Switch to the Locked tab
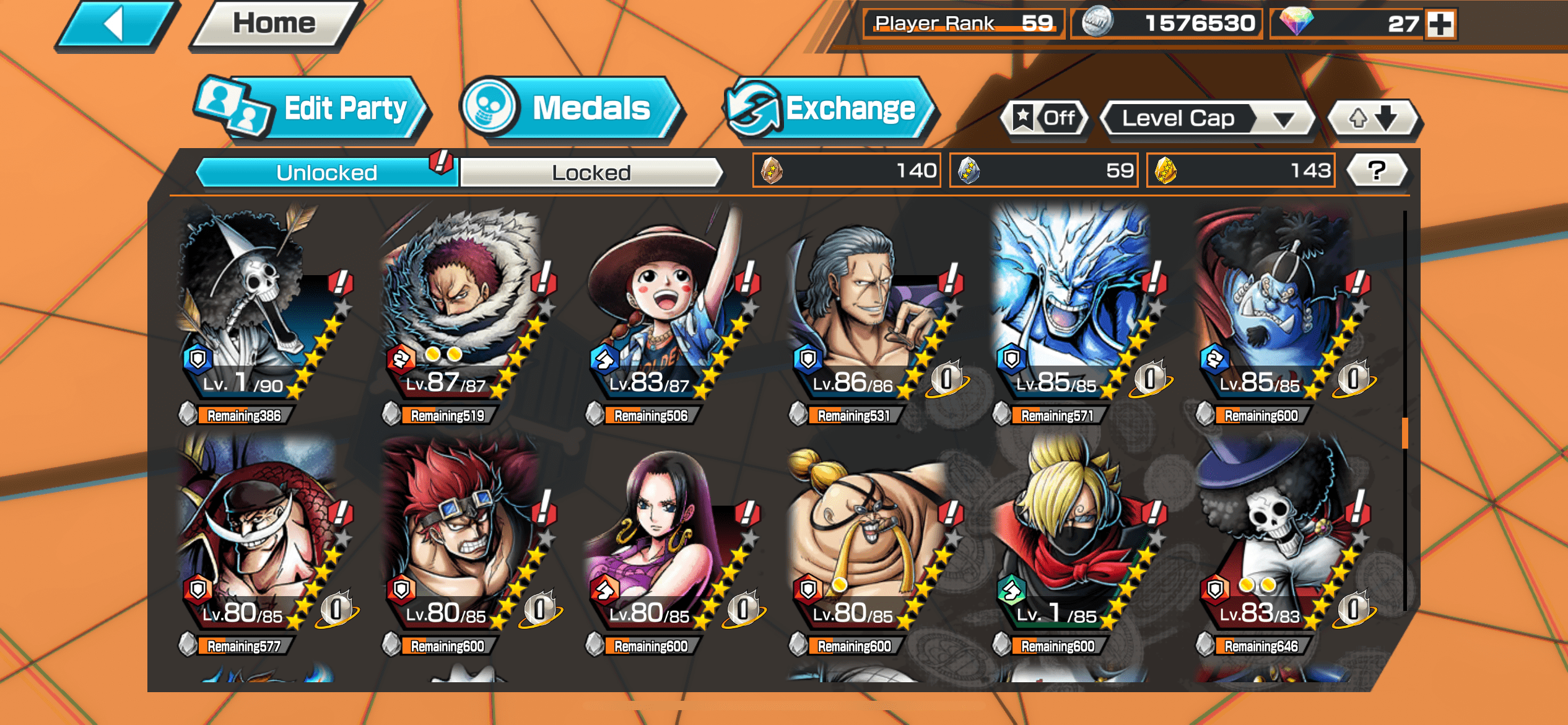Image resolution: width=1568 pixels, height=725 pixels. coord(591,172)
